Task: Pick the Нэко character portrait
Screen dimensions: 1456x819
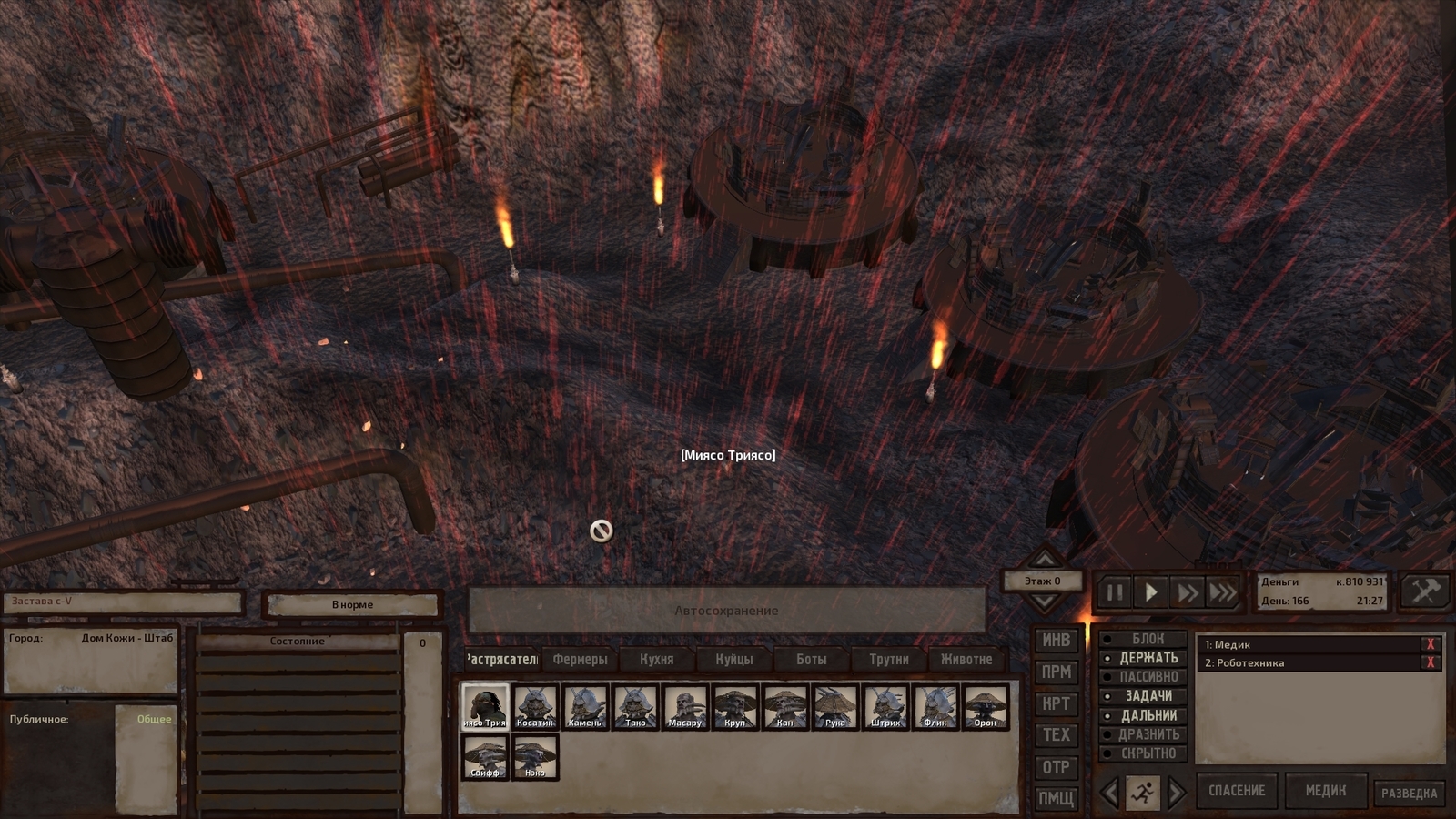Action: click(x=535, y=757)
